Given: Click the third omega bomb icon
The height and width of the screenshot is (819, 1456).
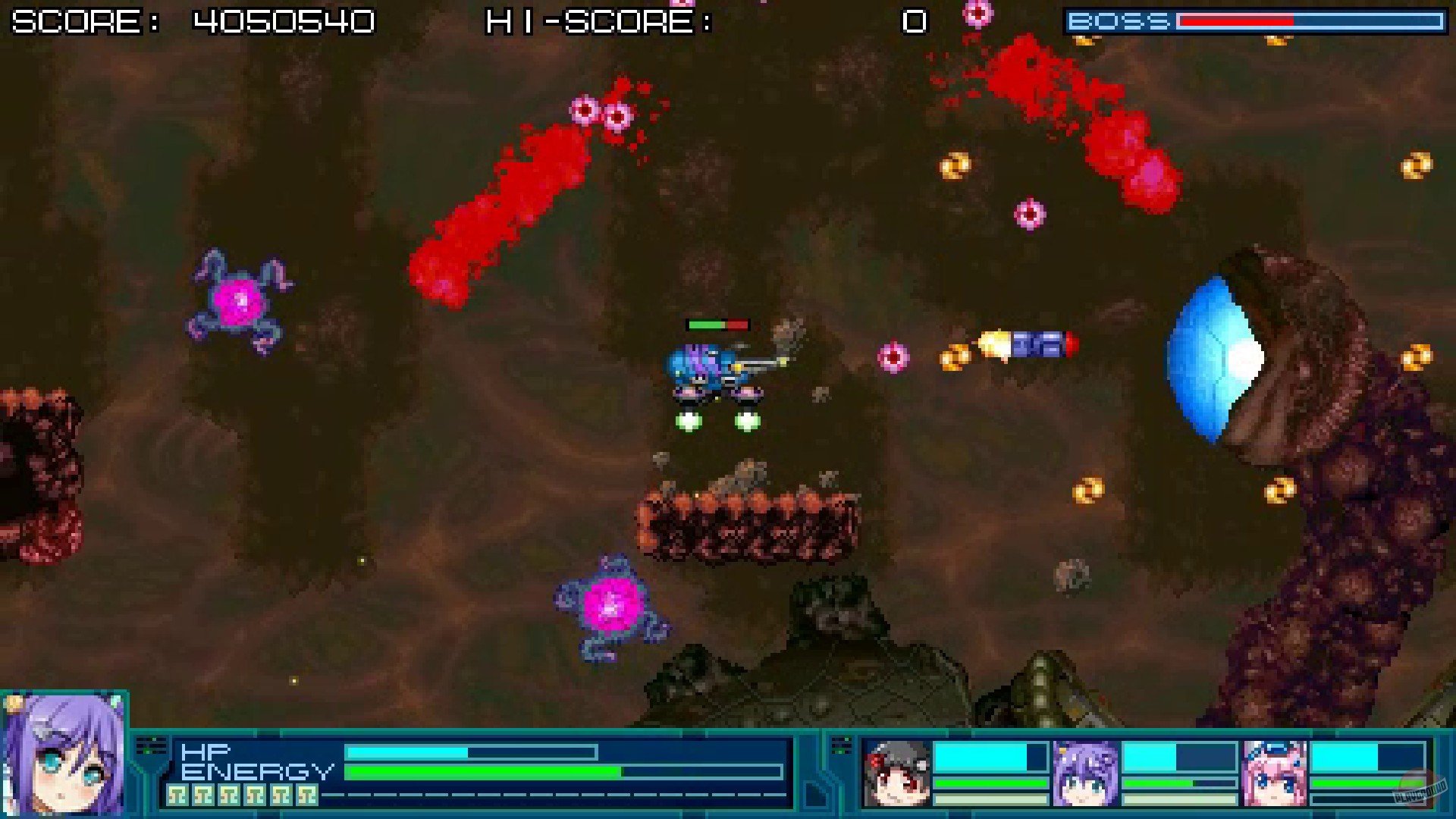Looking at the screenshot, I should (231, 795).
